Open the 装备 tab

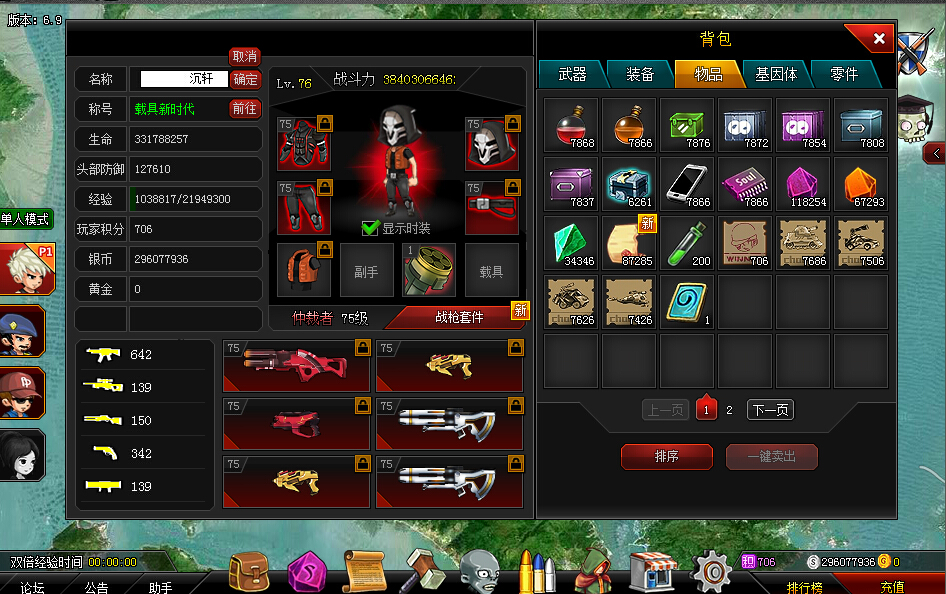click(x=640, y=74)
